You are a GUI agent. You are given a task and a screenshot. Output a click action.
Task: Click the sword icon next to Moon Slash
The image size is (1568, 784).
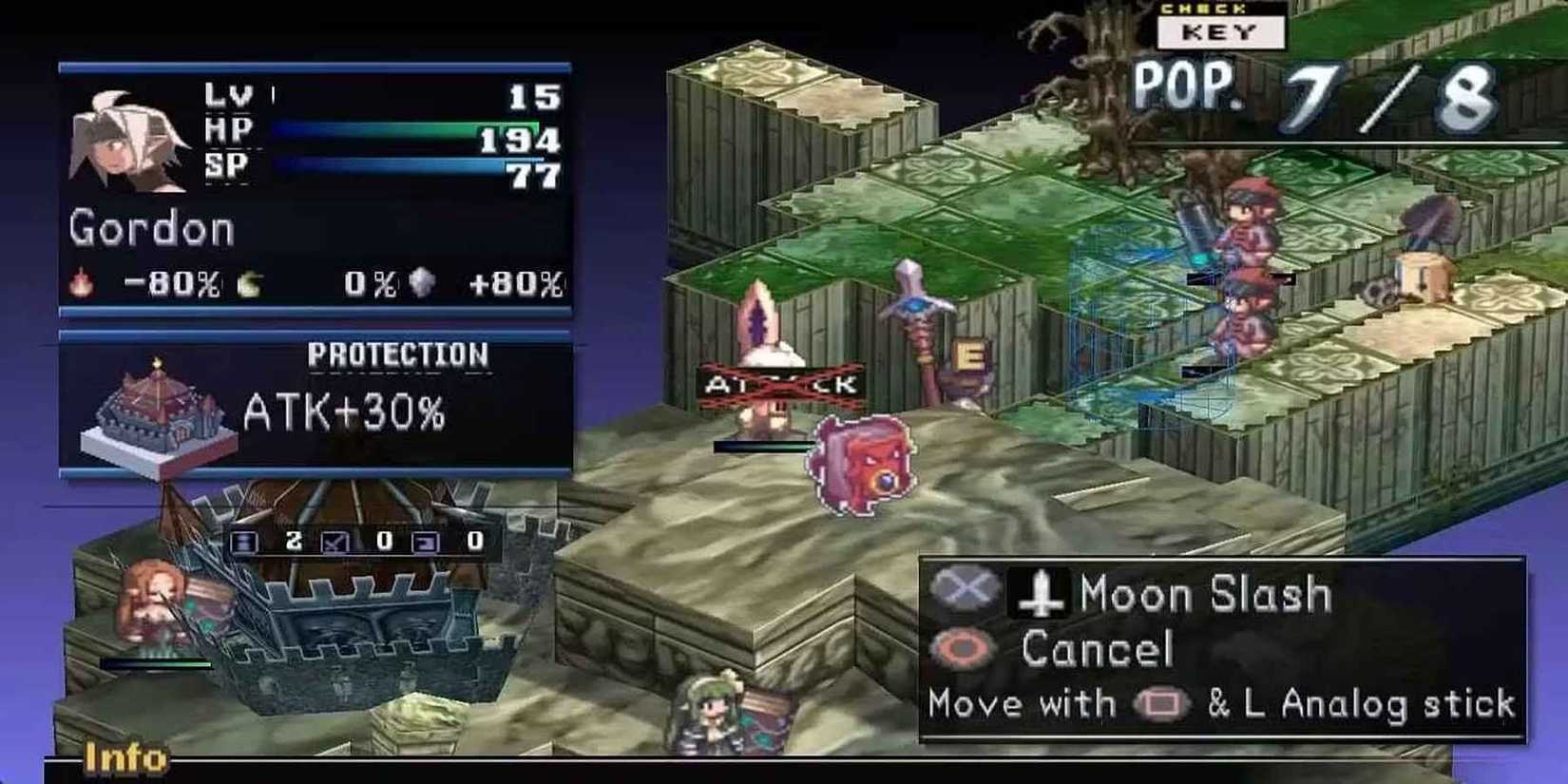(1041, 594)
